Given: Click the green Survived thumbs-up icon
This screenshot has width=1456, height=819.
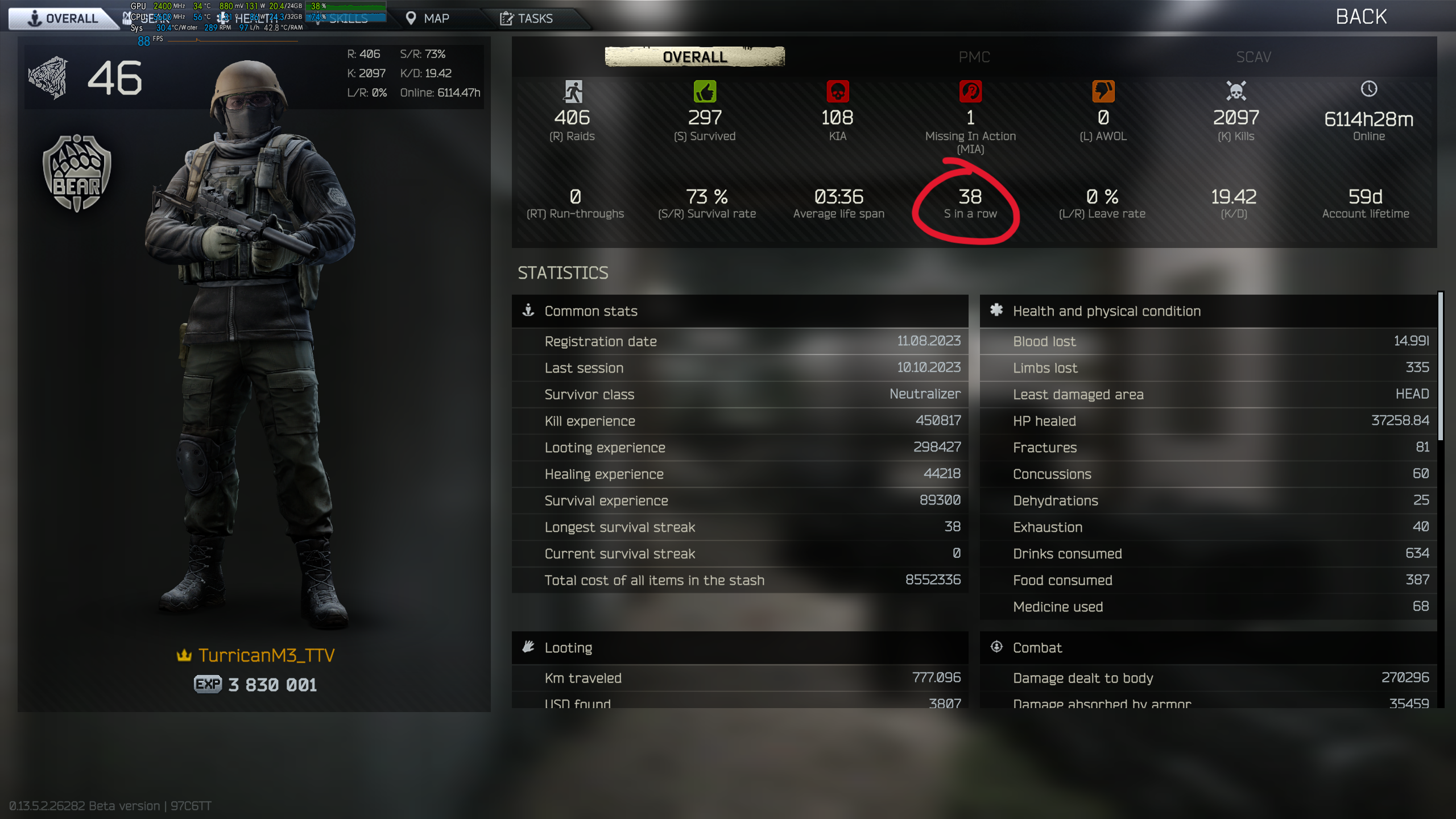Looking at the screenshot, I should pos(705,92).
